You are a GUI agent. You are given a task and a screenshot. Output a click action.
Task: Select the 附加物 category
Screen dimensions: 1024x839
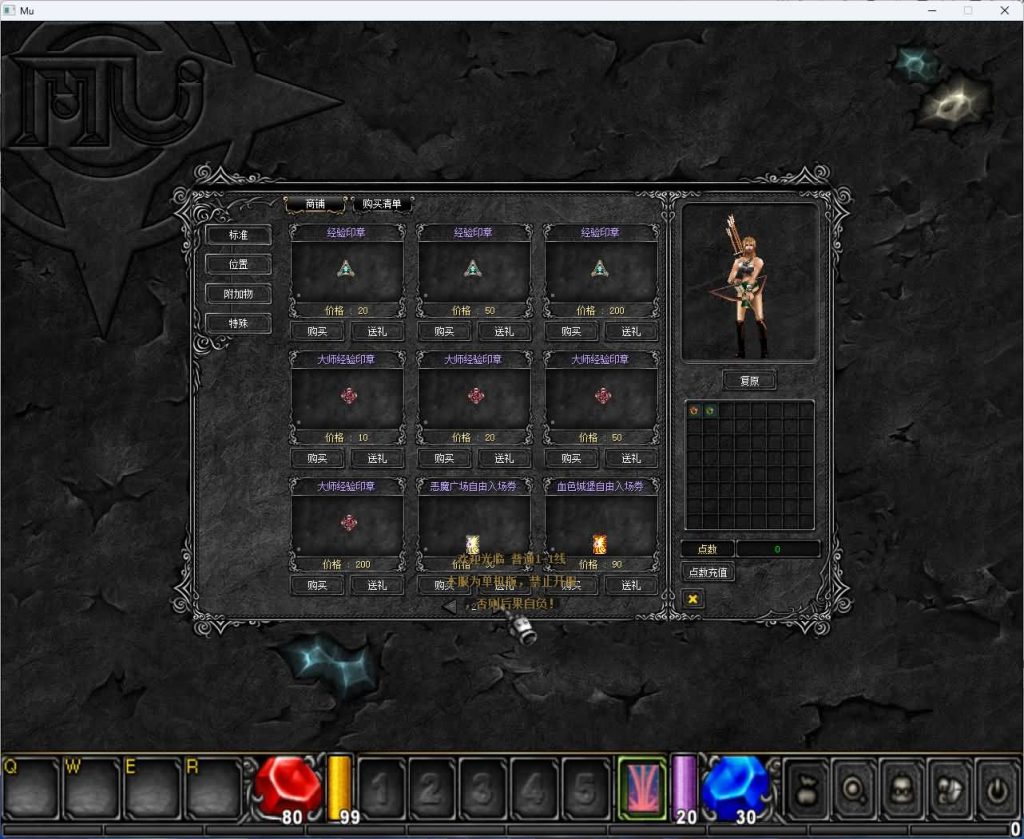pyautogui.click(x=238, y=294)
